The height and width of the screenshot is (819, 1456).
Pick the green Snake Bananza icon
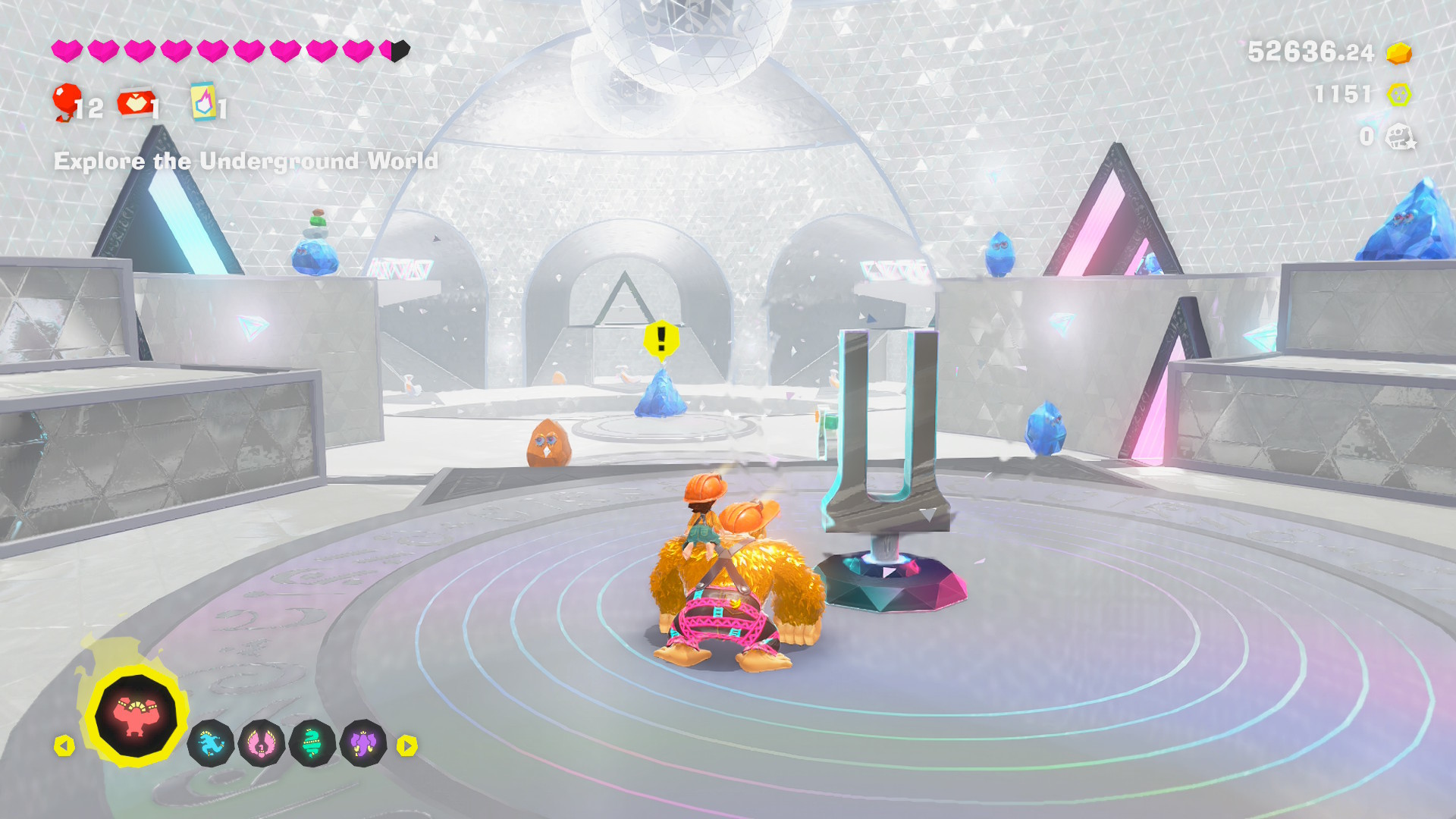312,744
